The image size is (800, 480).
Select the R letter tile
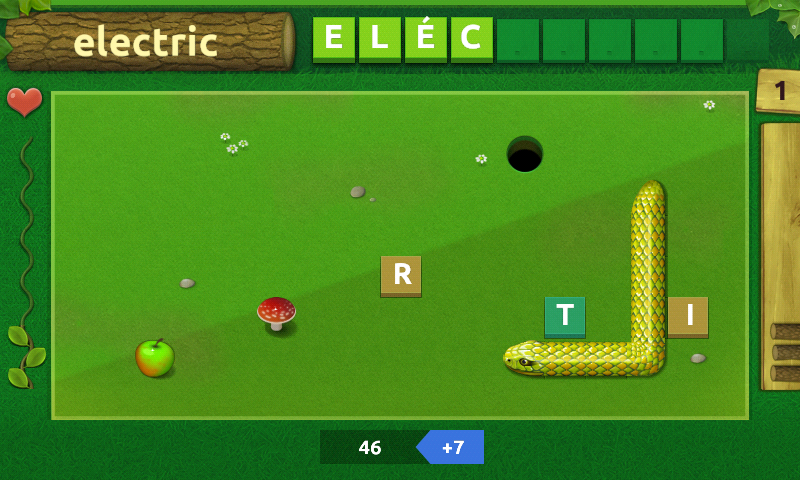[x=401, y=275]
